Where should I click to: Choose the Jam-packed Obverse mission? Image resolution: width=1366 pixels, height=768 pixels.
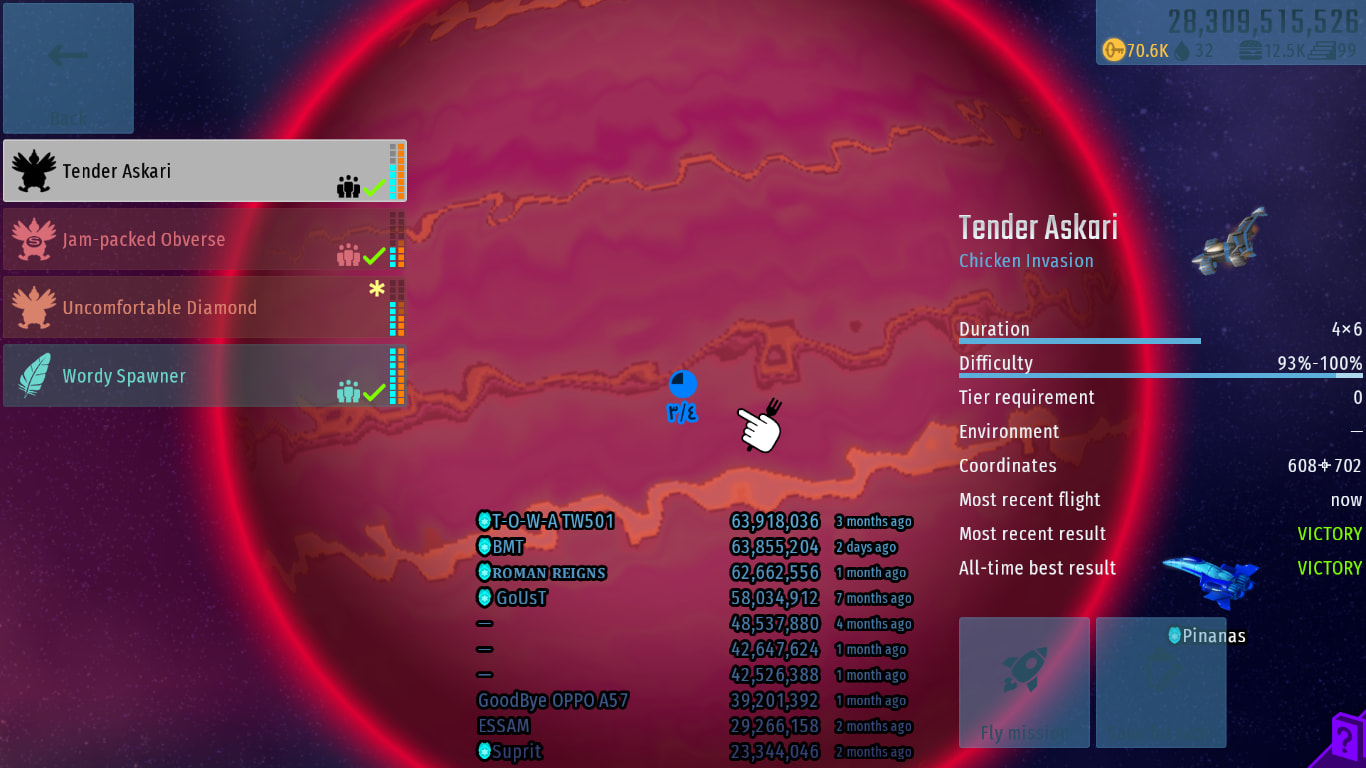204,239
